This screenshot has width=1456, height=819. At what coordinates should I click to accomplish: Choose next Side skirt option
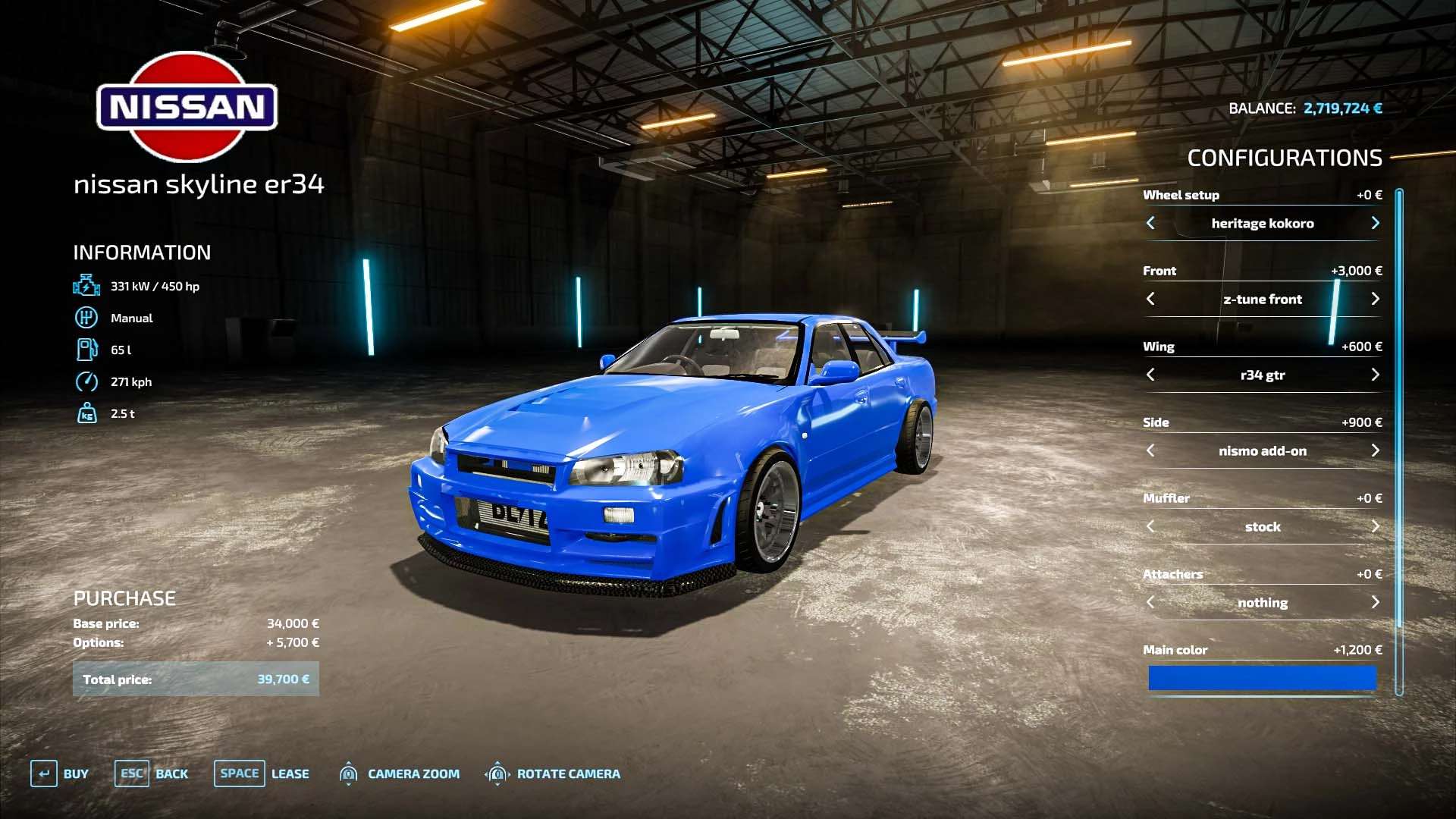[1375, 450]
